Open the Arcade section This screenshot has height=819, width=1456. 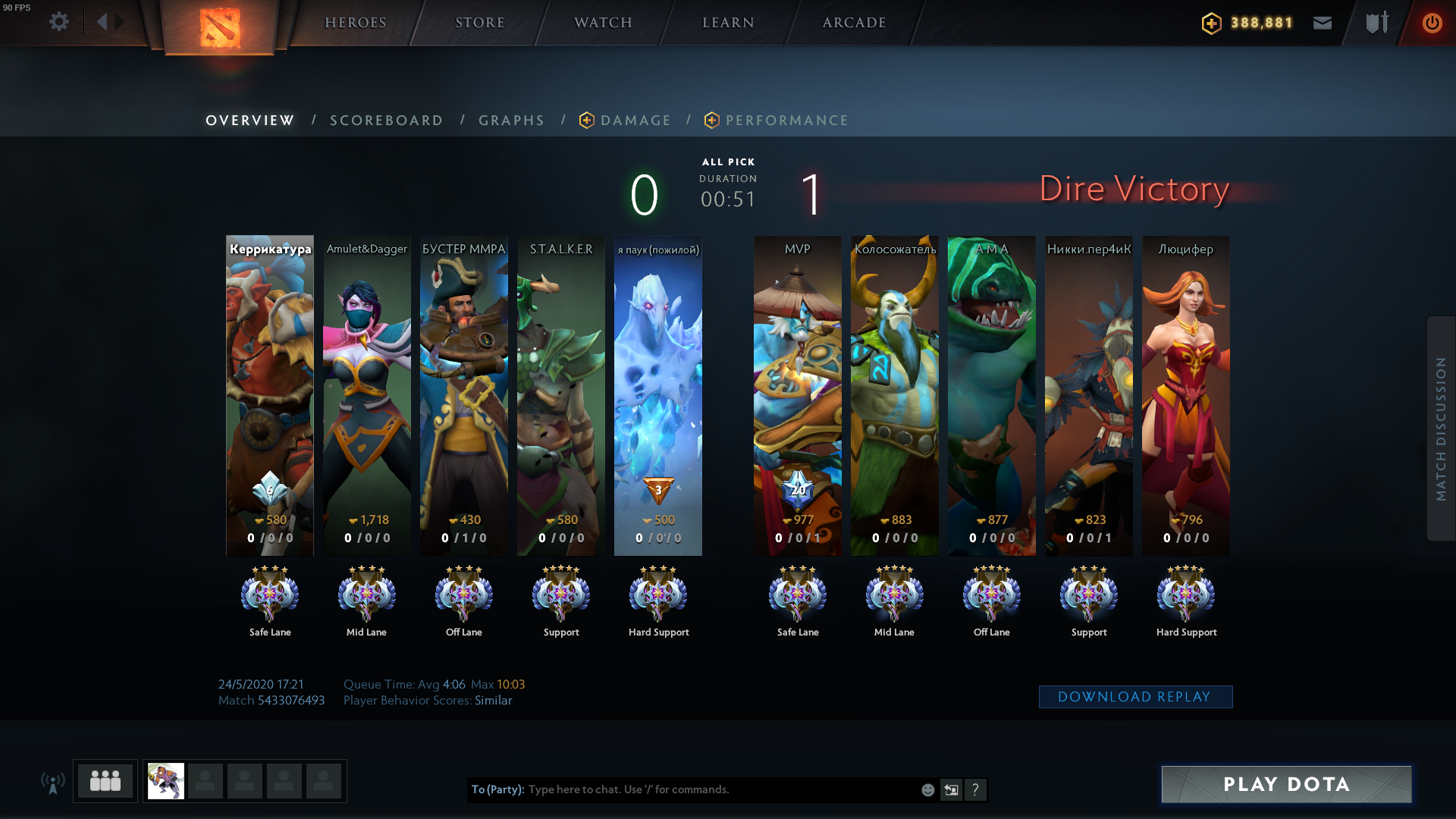point(855,23)
